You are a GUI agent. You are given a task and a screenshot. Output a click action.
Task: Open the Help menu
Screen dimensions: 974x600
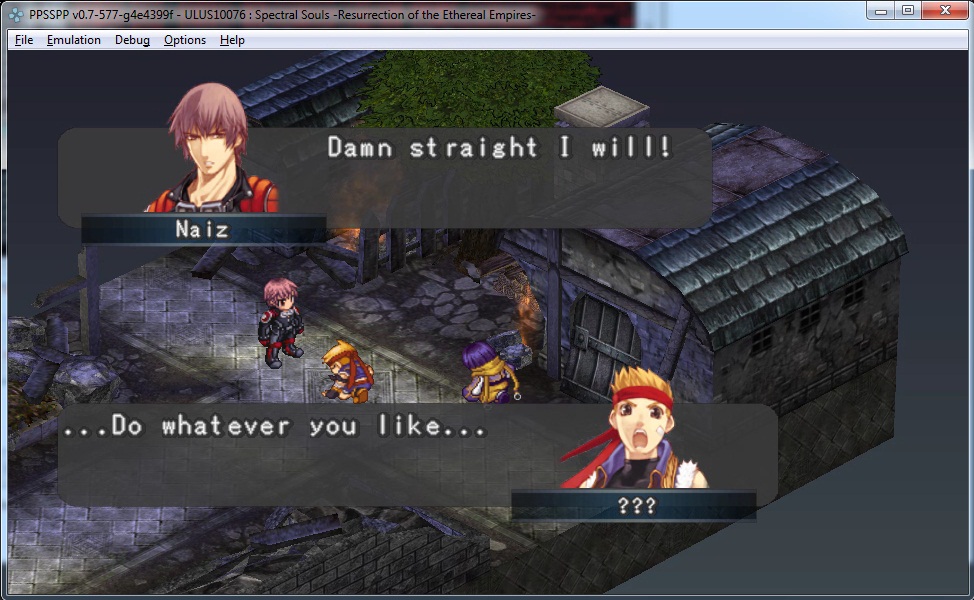tap(232, 40)
